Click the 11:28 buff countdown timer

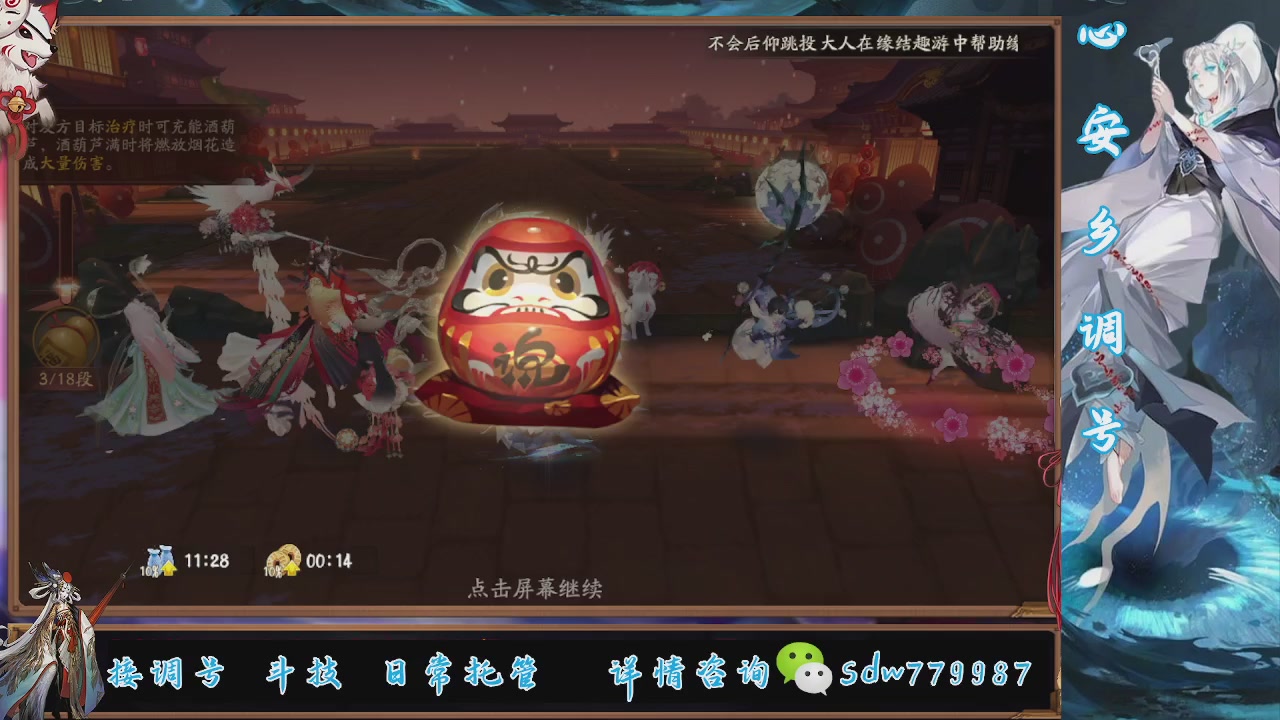(204, 561)
